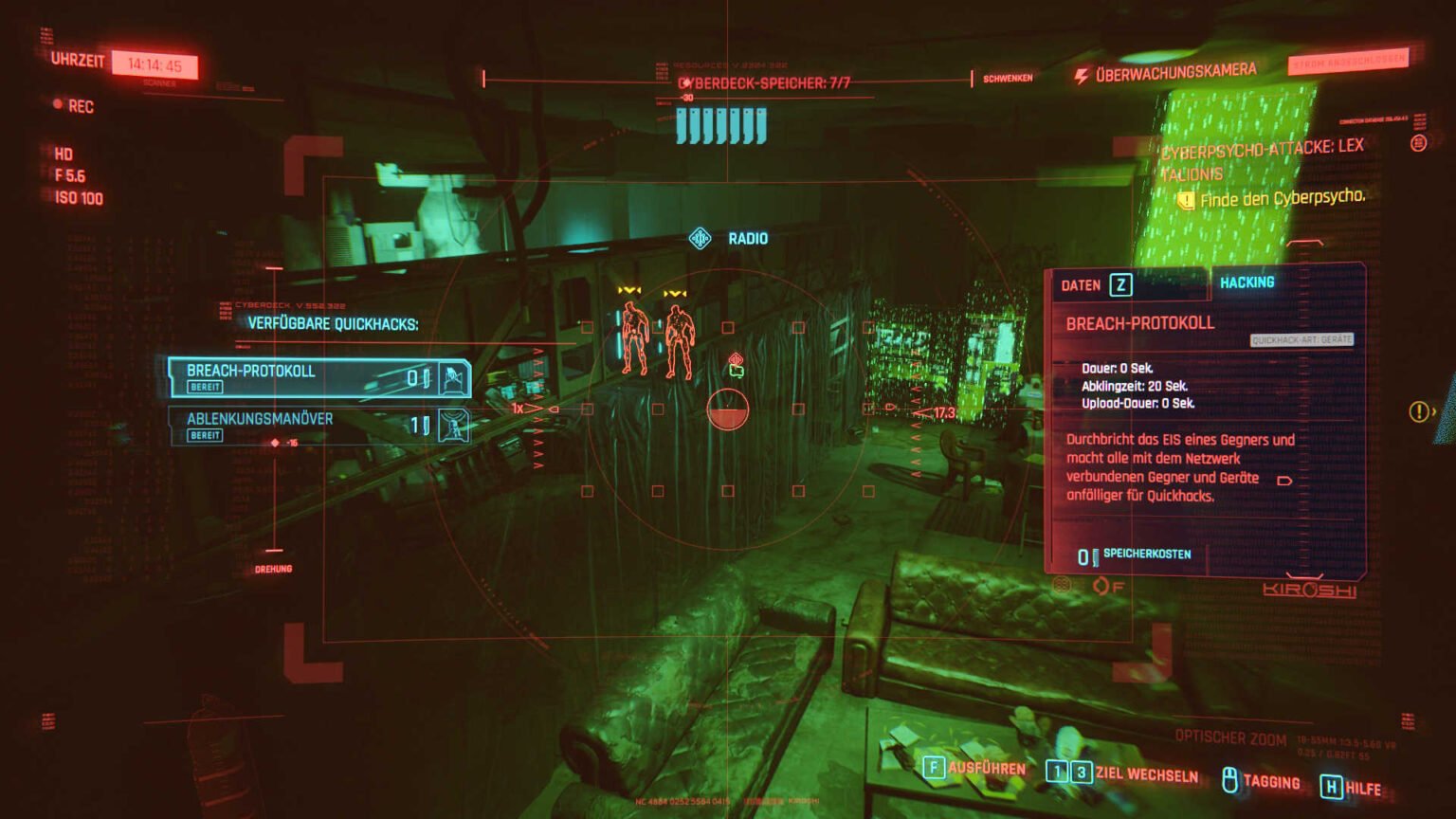This screenshot has width=1456, height=819.
Task: Click the radio scanner icon above RADIO label
Action: pyautogui.click(x=699, y=239)
